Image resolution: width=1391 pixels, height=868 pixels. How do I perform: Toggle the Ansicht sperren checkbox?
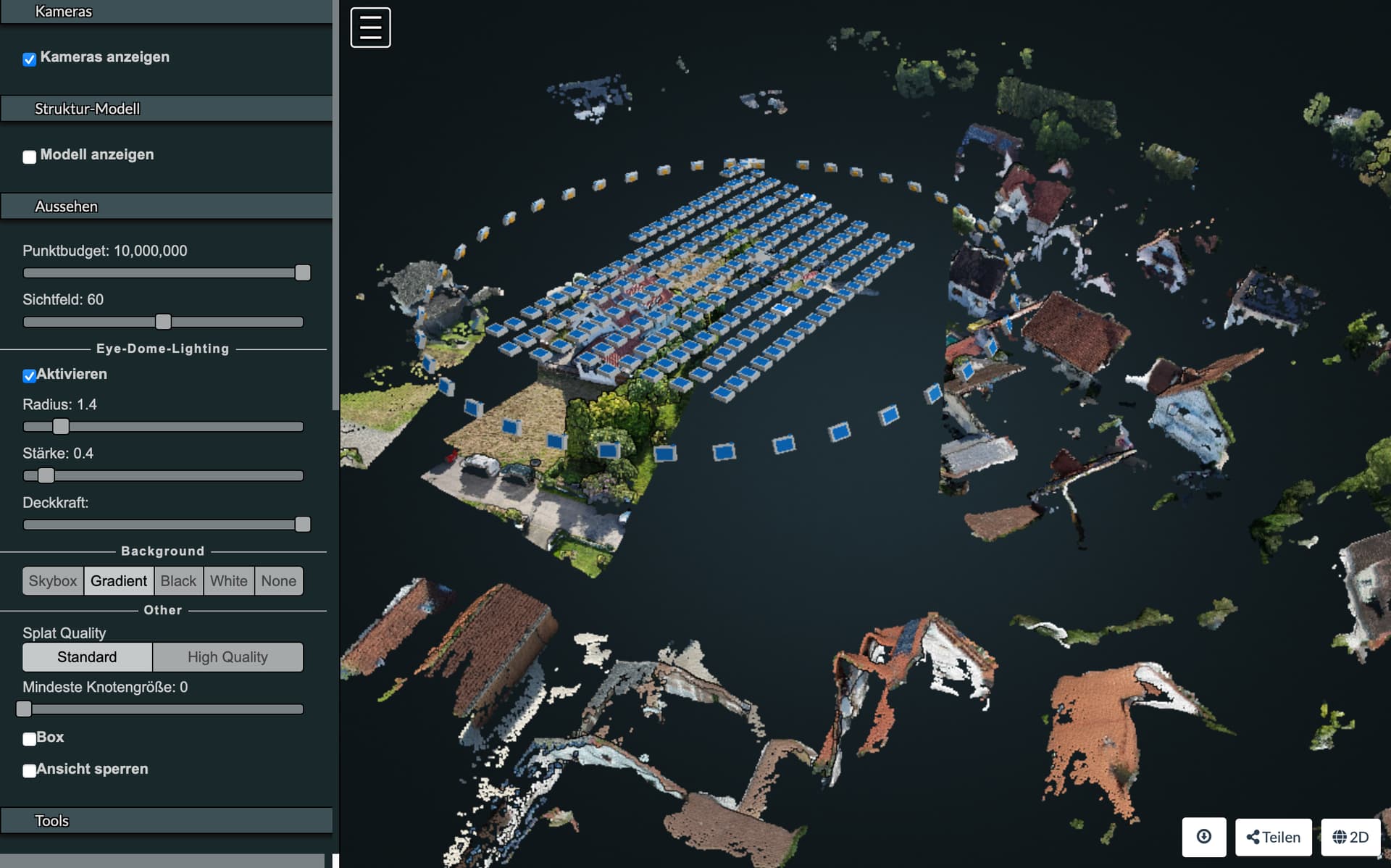[29, 771]
